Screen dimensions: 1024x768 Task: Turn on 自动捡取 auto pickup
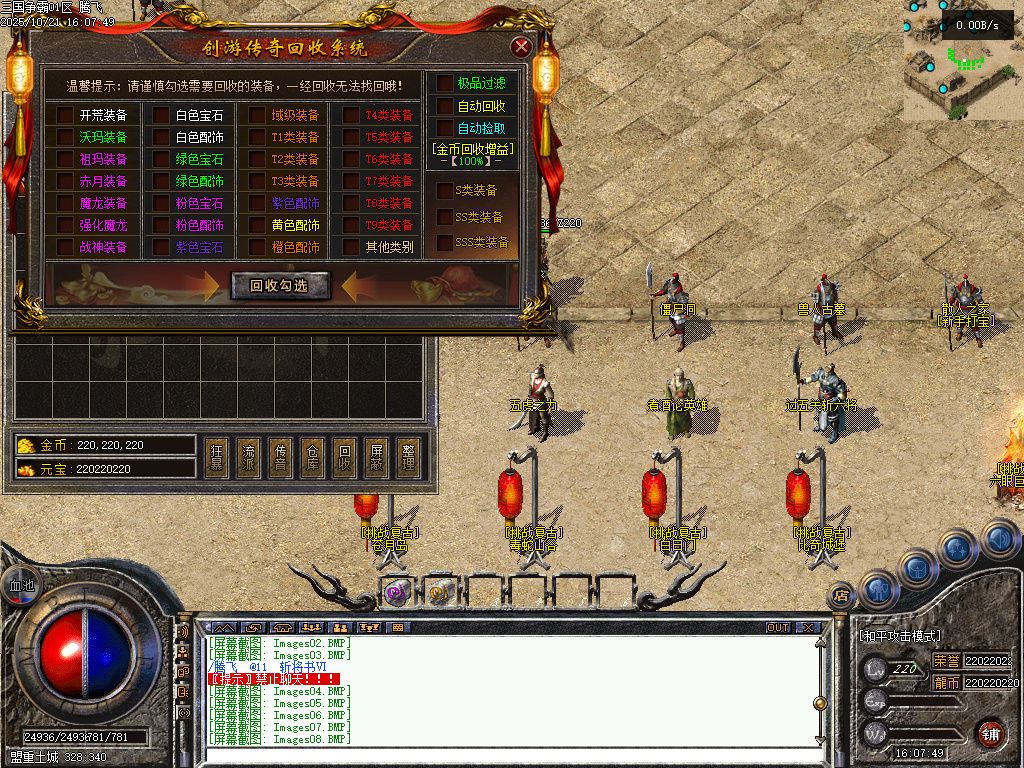(x=444, y=128)
